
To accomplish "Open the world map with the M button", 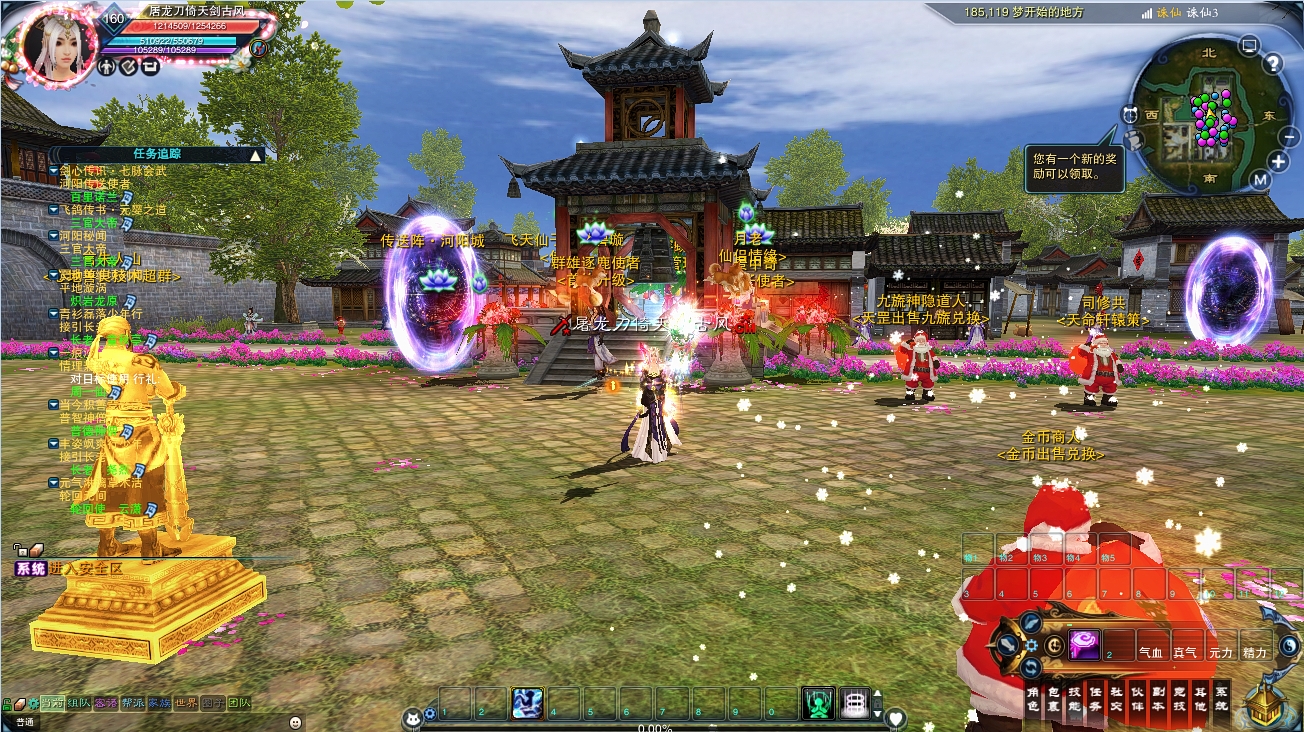I will (1260, 180).
